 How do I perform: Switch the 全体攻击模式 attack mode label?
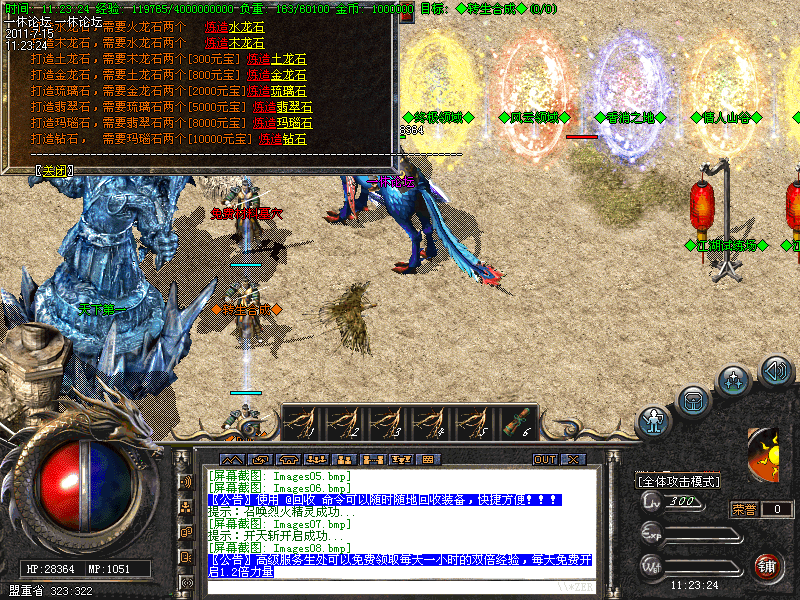679,482
